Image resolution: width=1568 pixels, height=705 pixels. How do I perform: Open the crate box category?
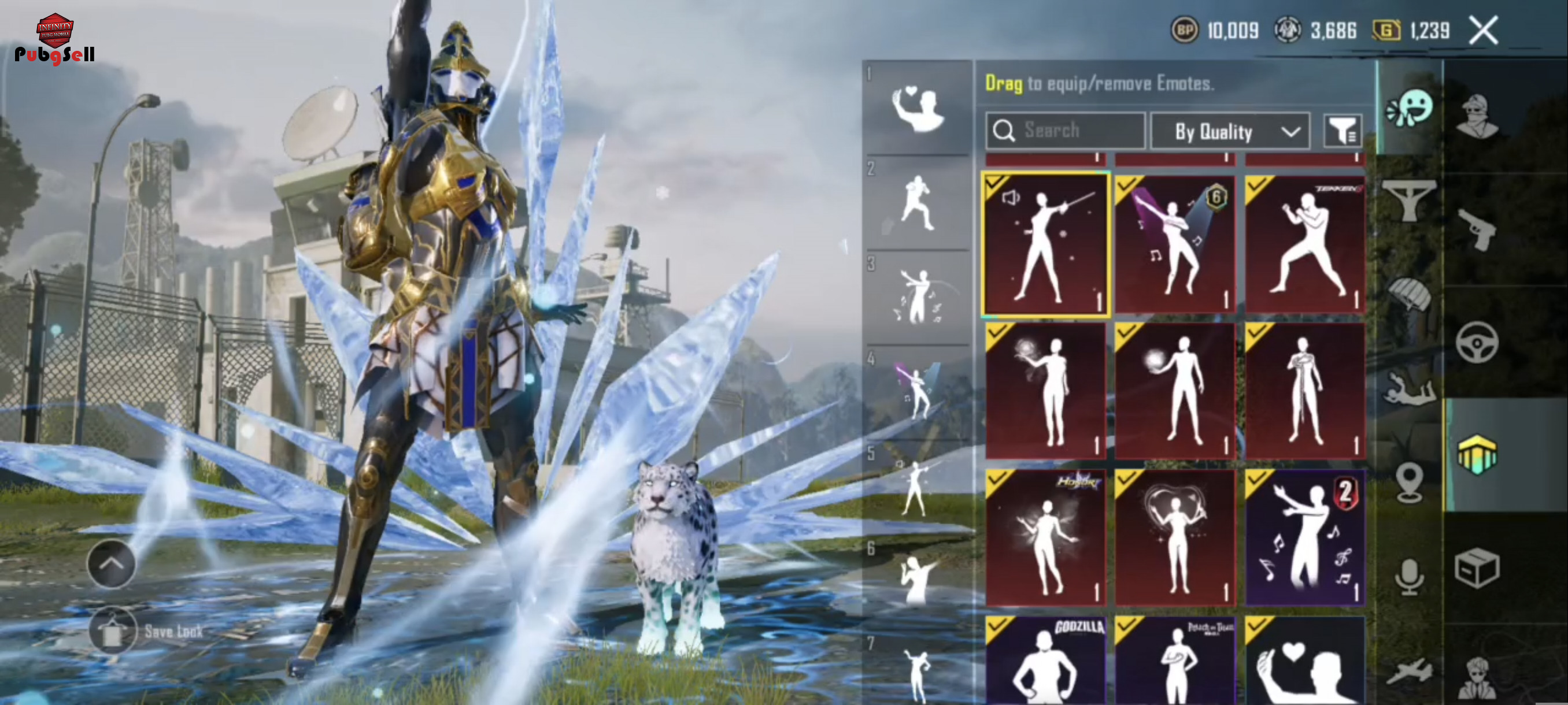[1478, 568]
